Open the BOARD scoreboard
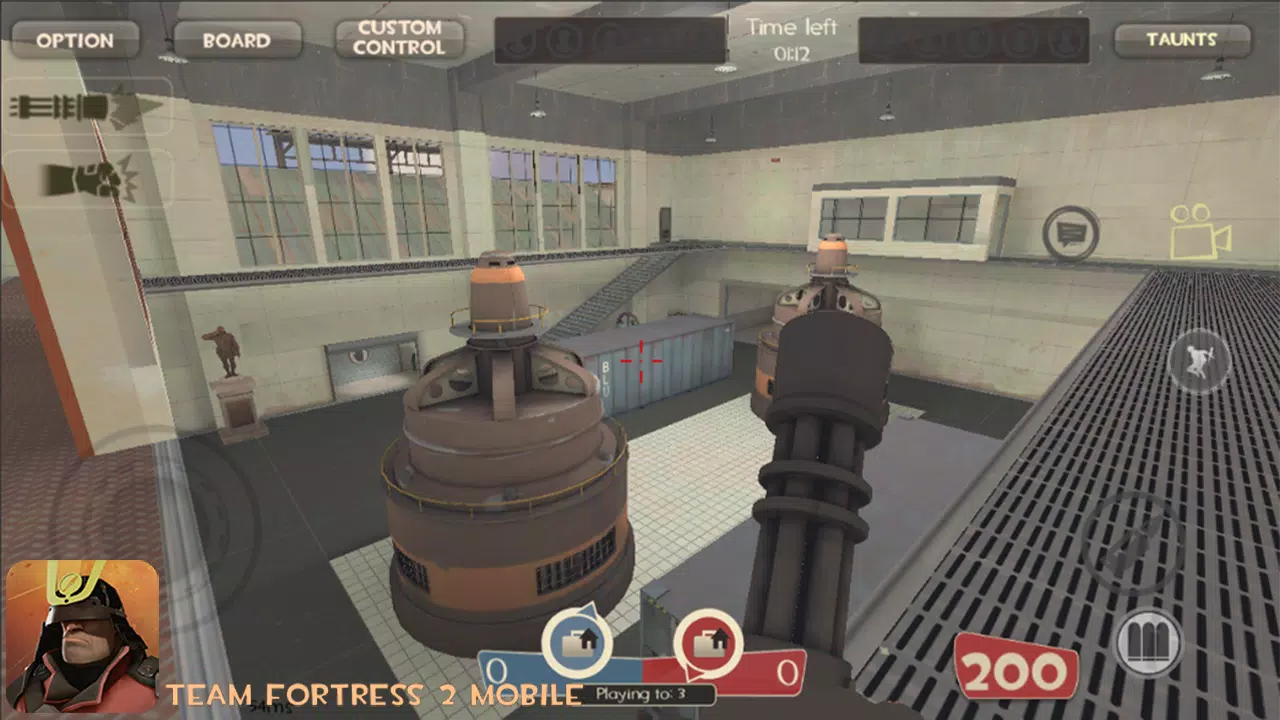This screenshot has width=1280, height=720. click(x=236, y=40)
